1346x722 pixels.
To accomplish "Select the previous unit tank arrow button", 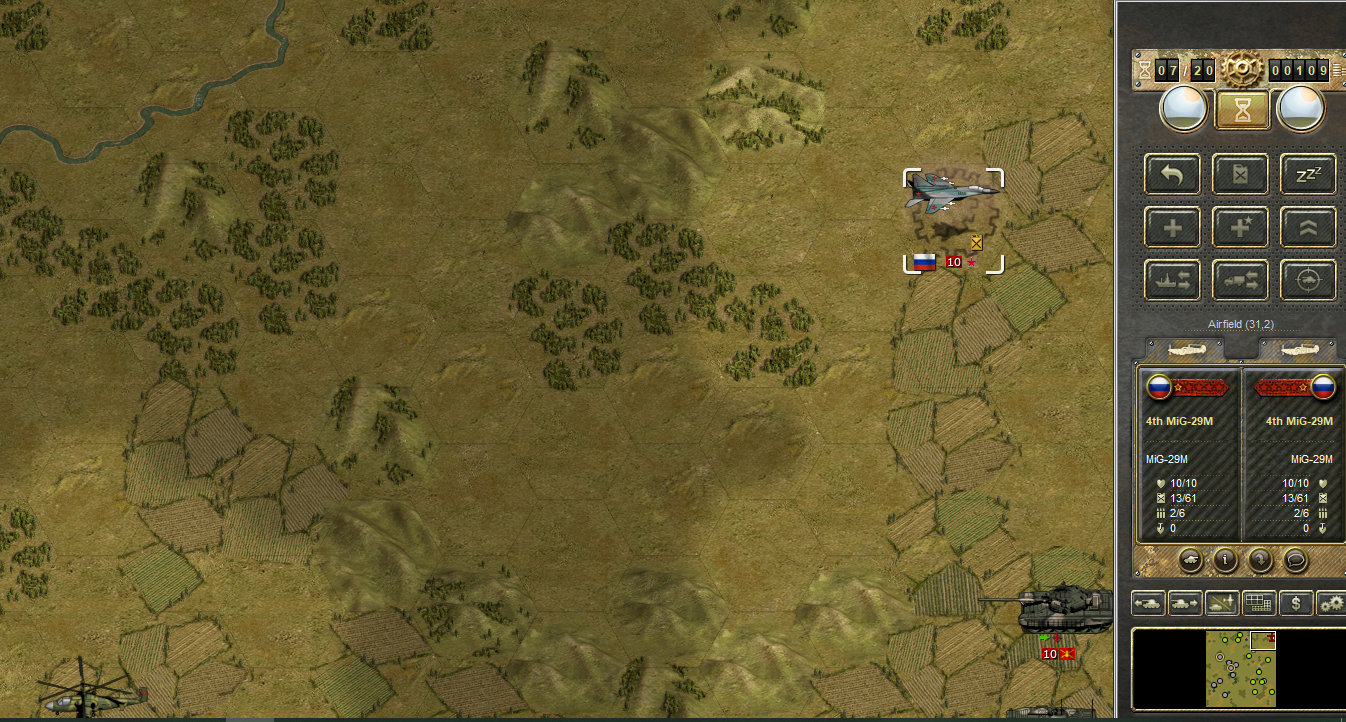I will coord(1149,603).
